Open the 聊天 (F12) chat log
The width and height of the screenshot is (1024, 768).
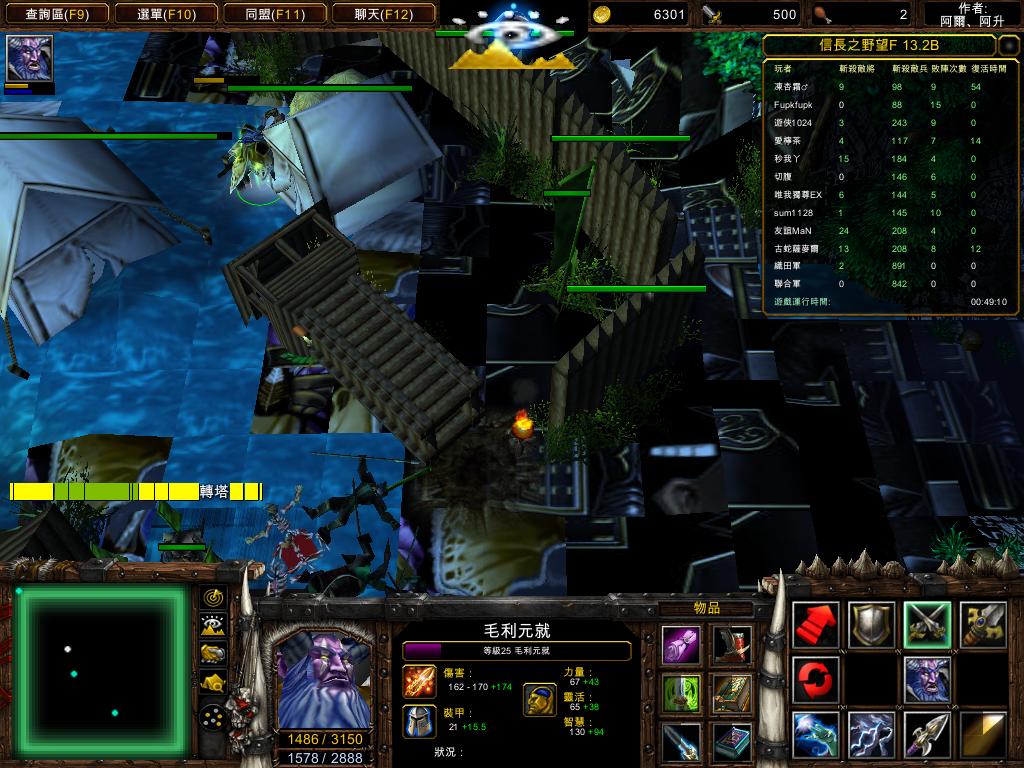coord(383,14)
